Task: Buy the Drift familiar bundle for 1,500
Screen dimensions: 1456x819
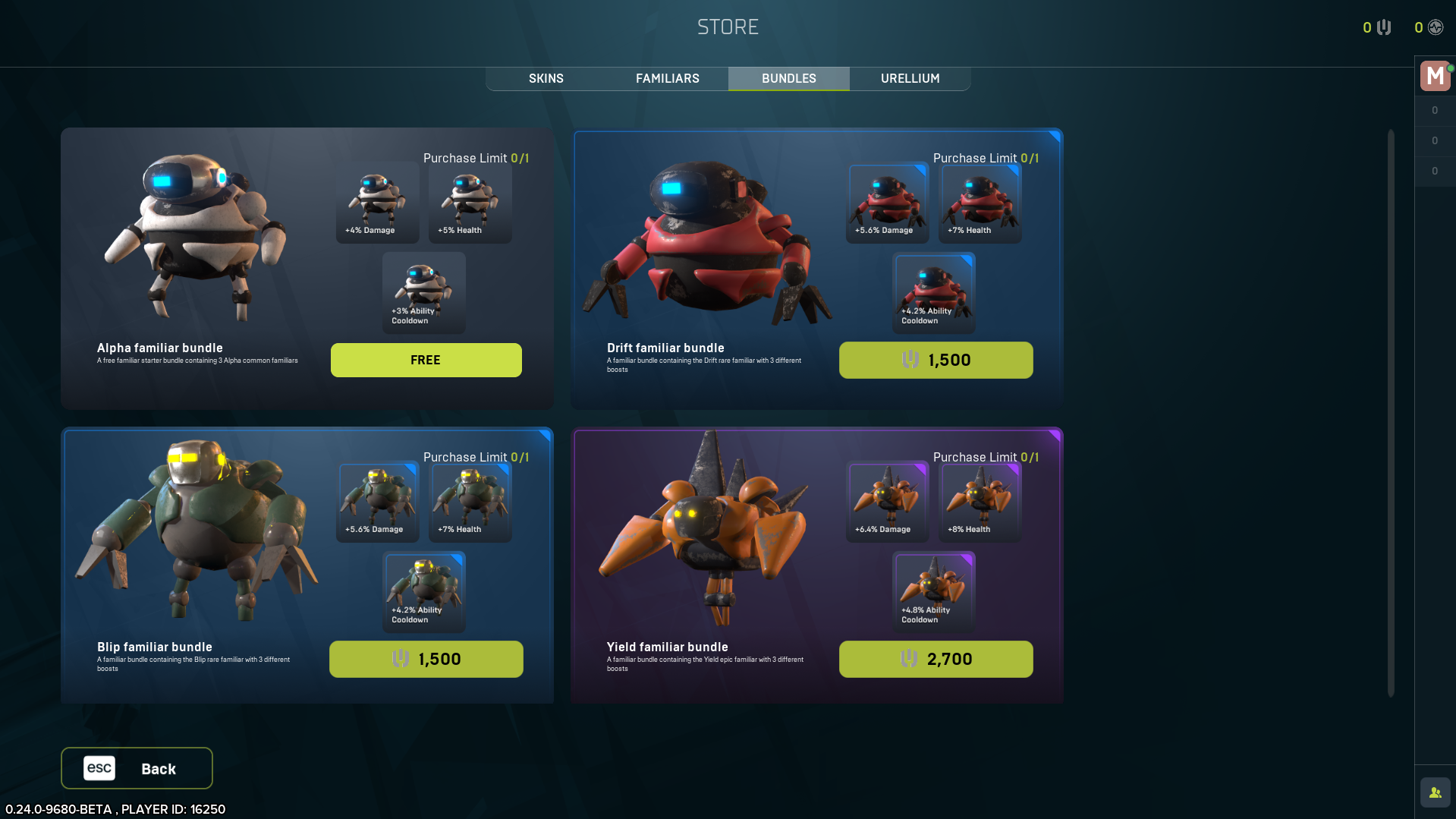Action: [936, 360]
